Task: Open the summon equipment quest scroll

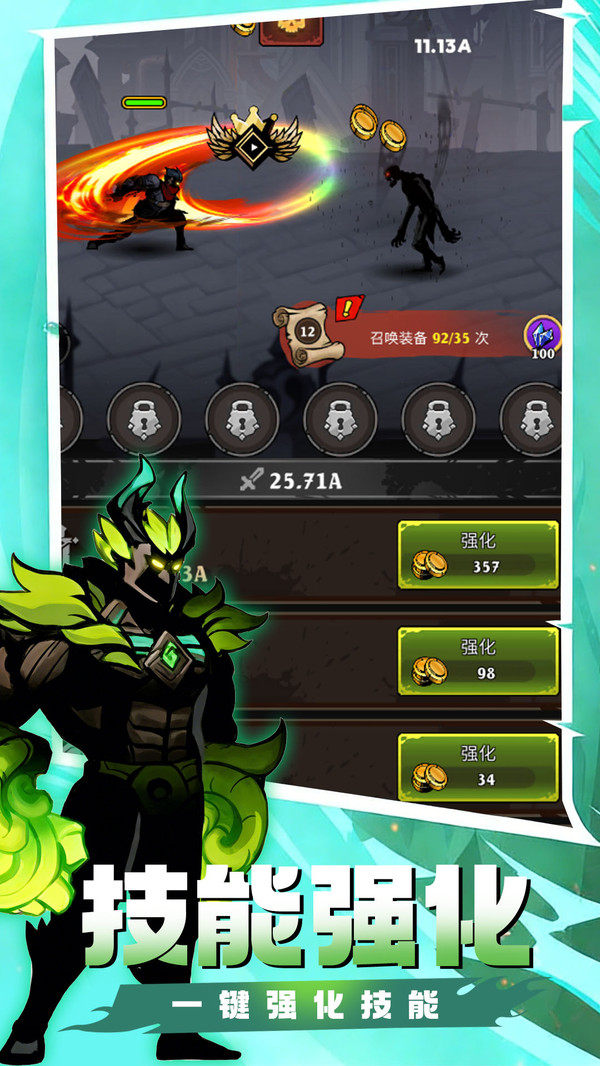Action: [x=308, y=330]
